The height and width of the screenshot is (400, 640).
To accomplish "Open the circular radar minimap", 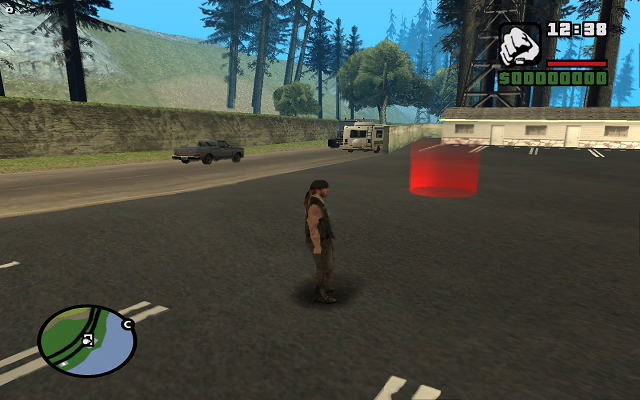I will pyautogui.click(x=86, y=340).
